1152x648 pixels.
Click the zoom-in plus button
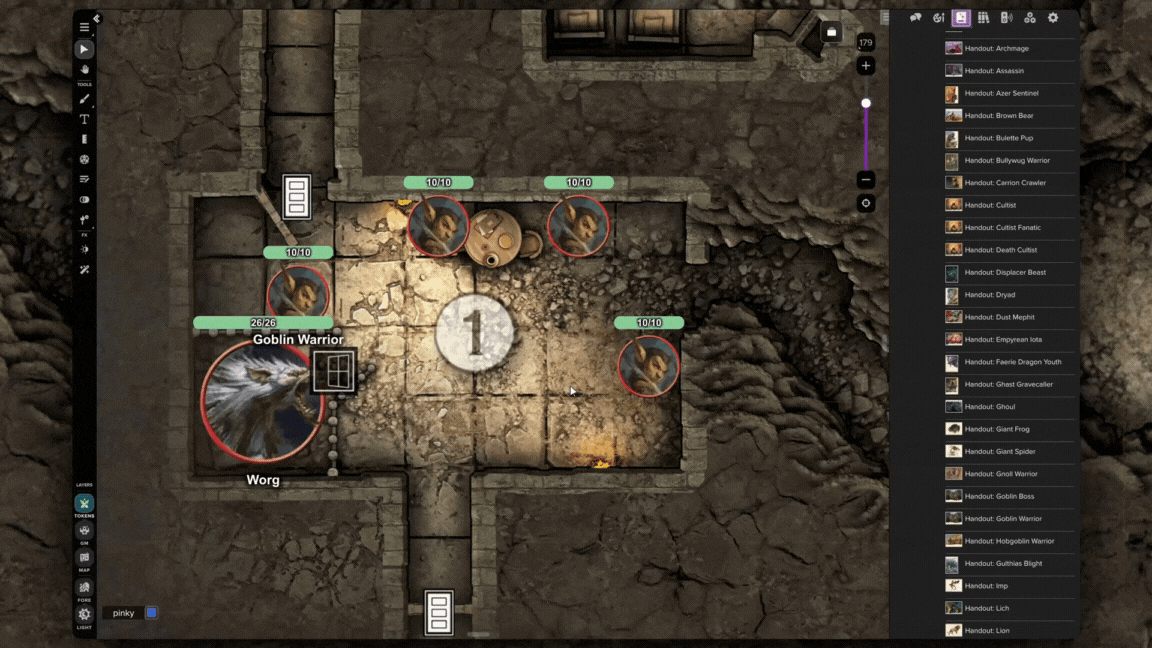pyautogui.click(x=866, y=66)
